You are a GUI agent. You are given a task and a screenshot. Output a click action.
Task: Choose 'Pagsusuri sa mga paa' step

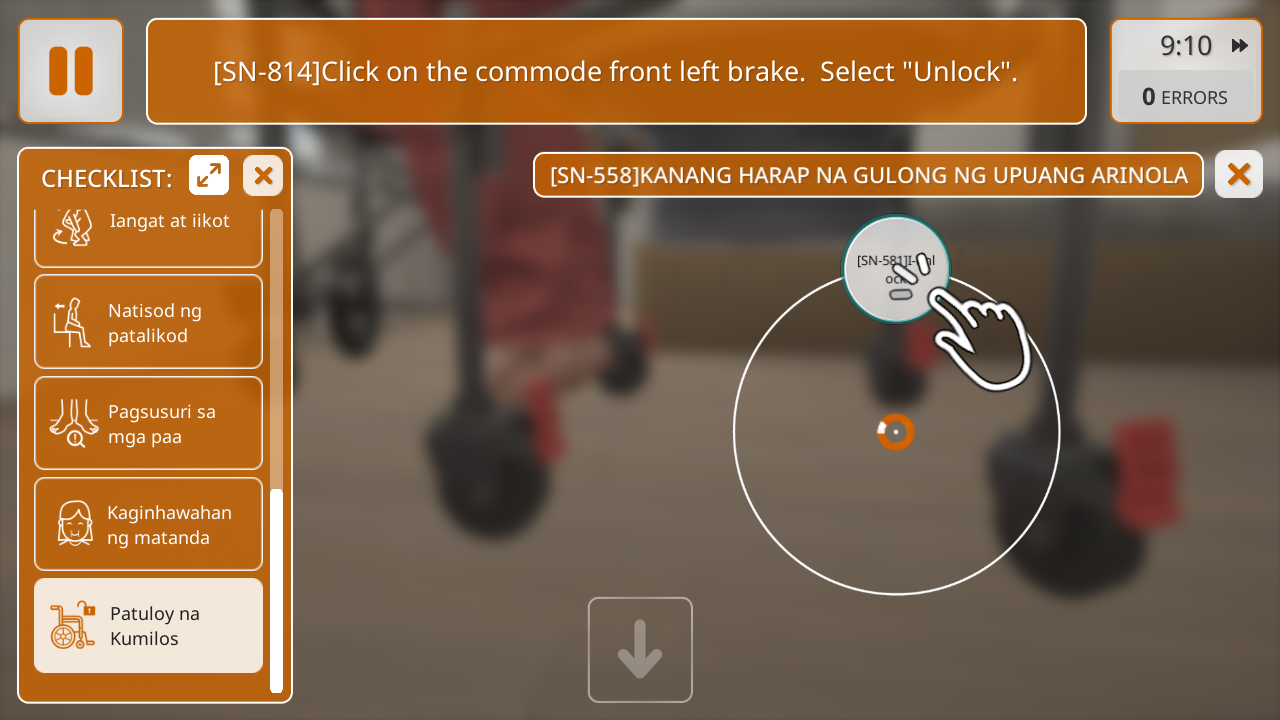[148, 423]
